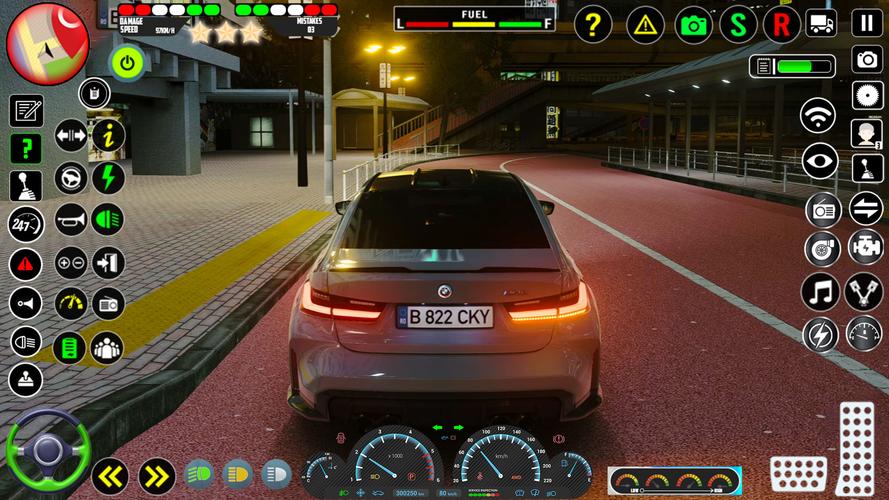Pause the game with the pause button
Screen dimensions: 889x500
(x=866, y=23)
